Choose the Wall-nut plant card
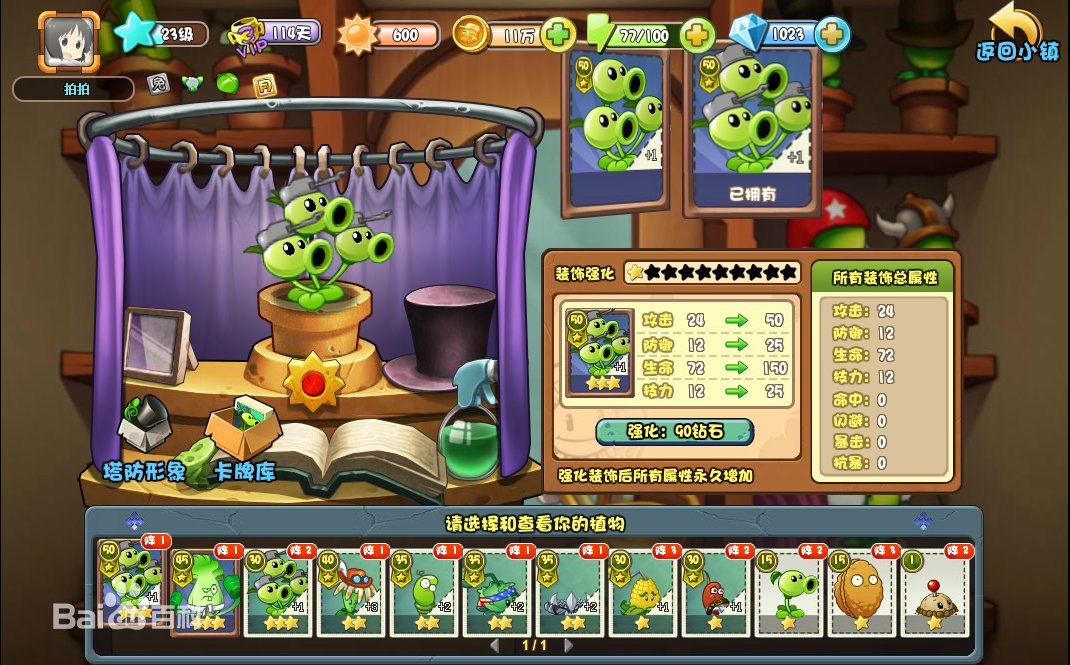This screenshot has height=665, width=1070. [862, 593]
